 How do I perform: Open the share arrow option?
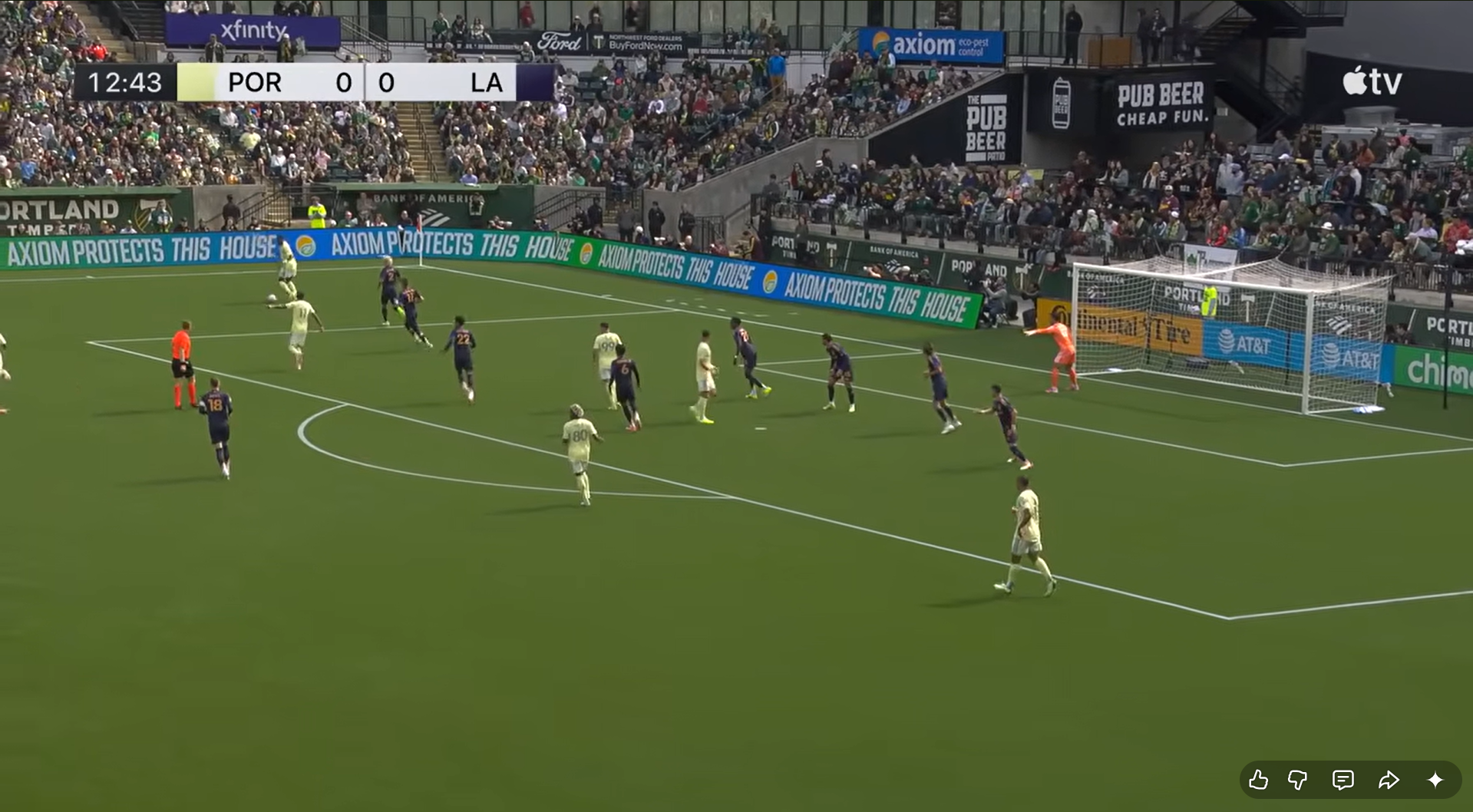(x=1389, y=781)
